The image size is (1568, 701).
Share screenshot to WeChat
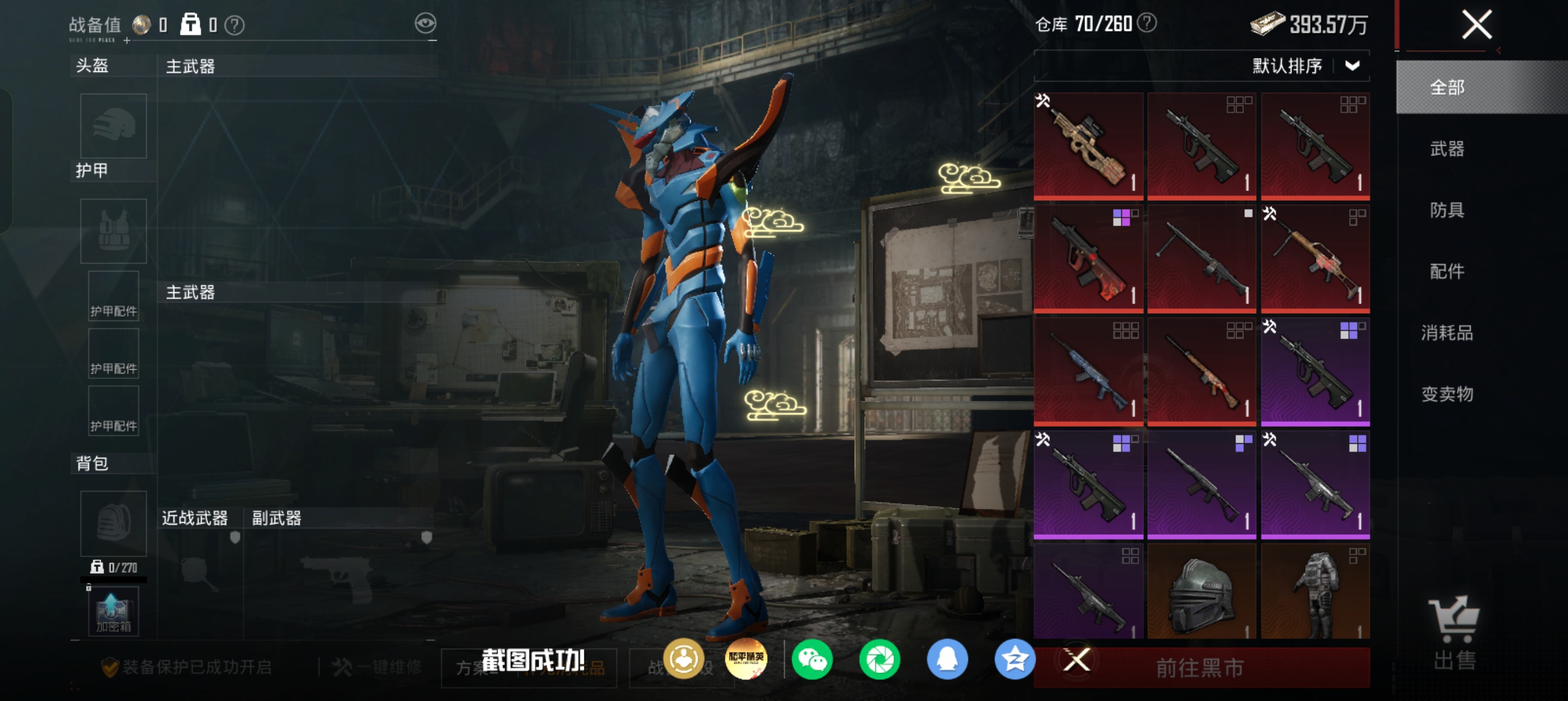coord(812,660)
